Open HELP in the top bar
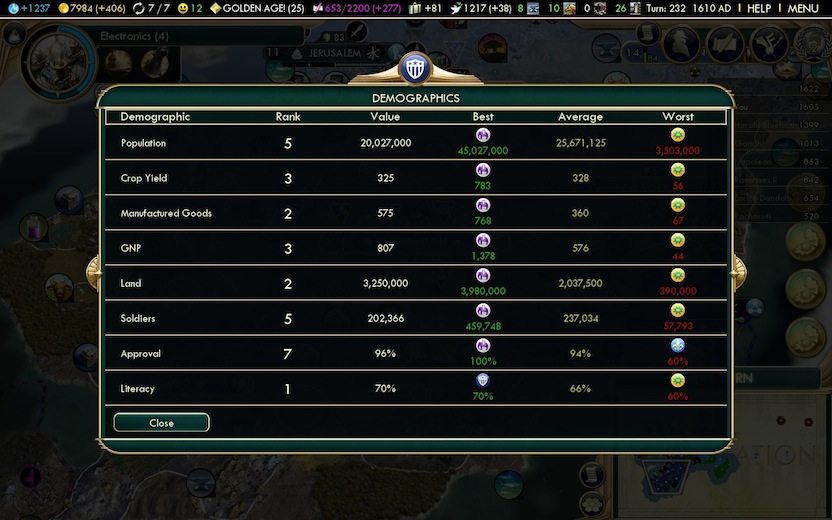 [x=759, y=8]
